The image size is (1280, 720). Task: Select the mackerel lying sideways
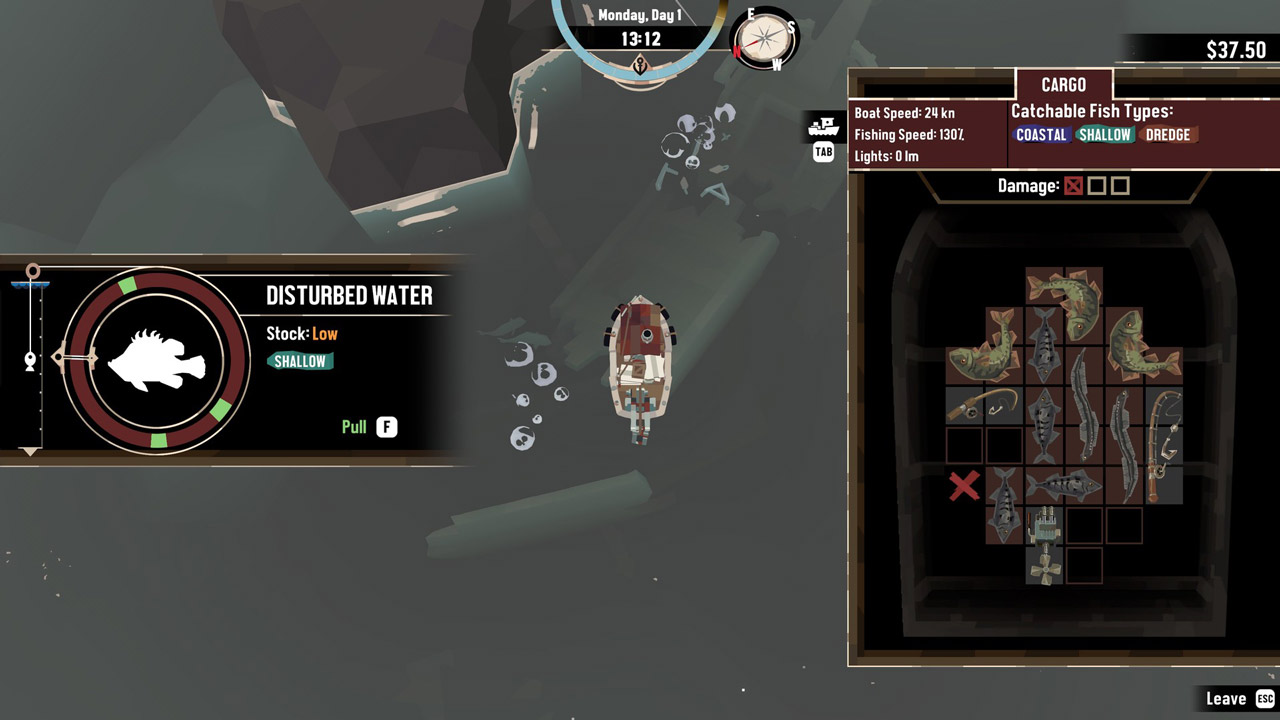coord(1063,486)
